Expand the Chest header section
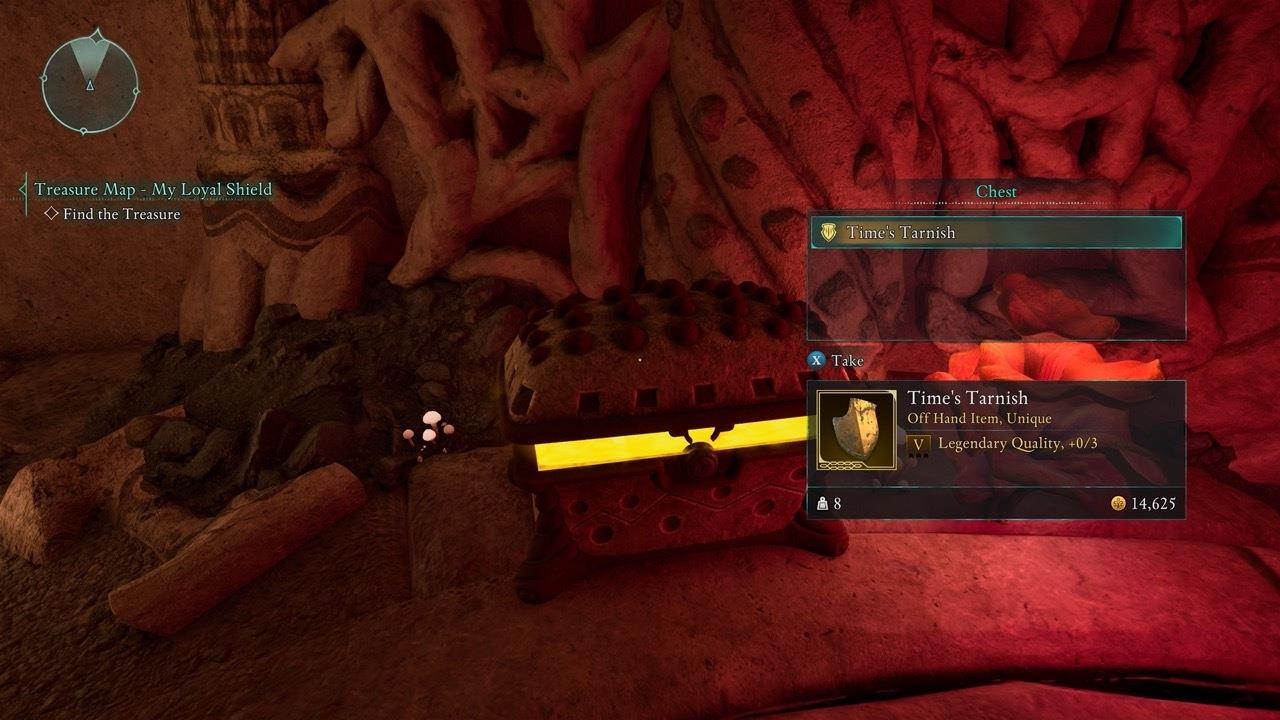1280x720 pixels. (x=995, y=190)
